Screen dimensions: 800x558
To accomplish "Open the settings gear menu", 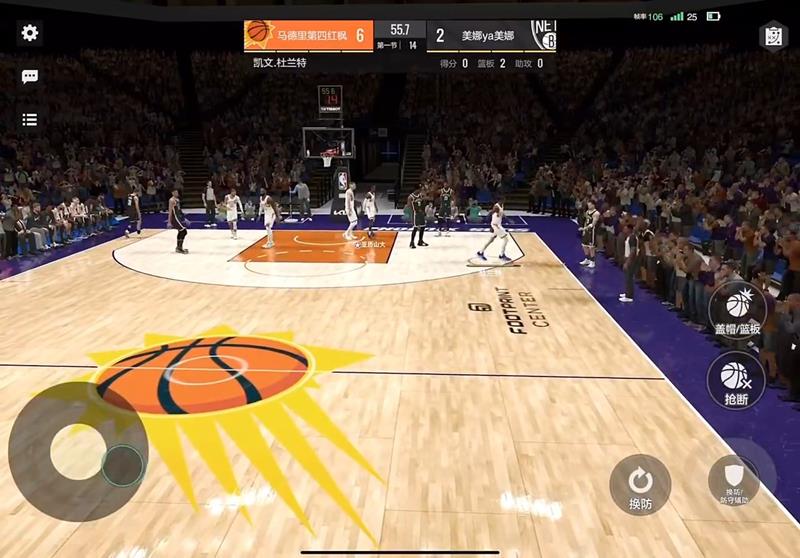I will (30, 33).
